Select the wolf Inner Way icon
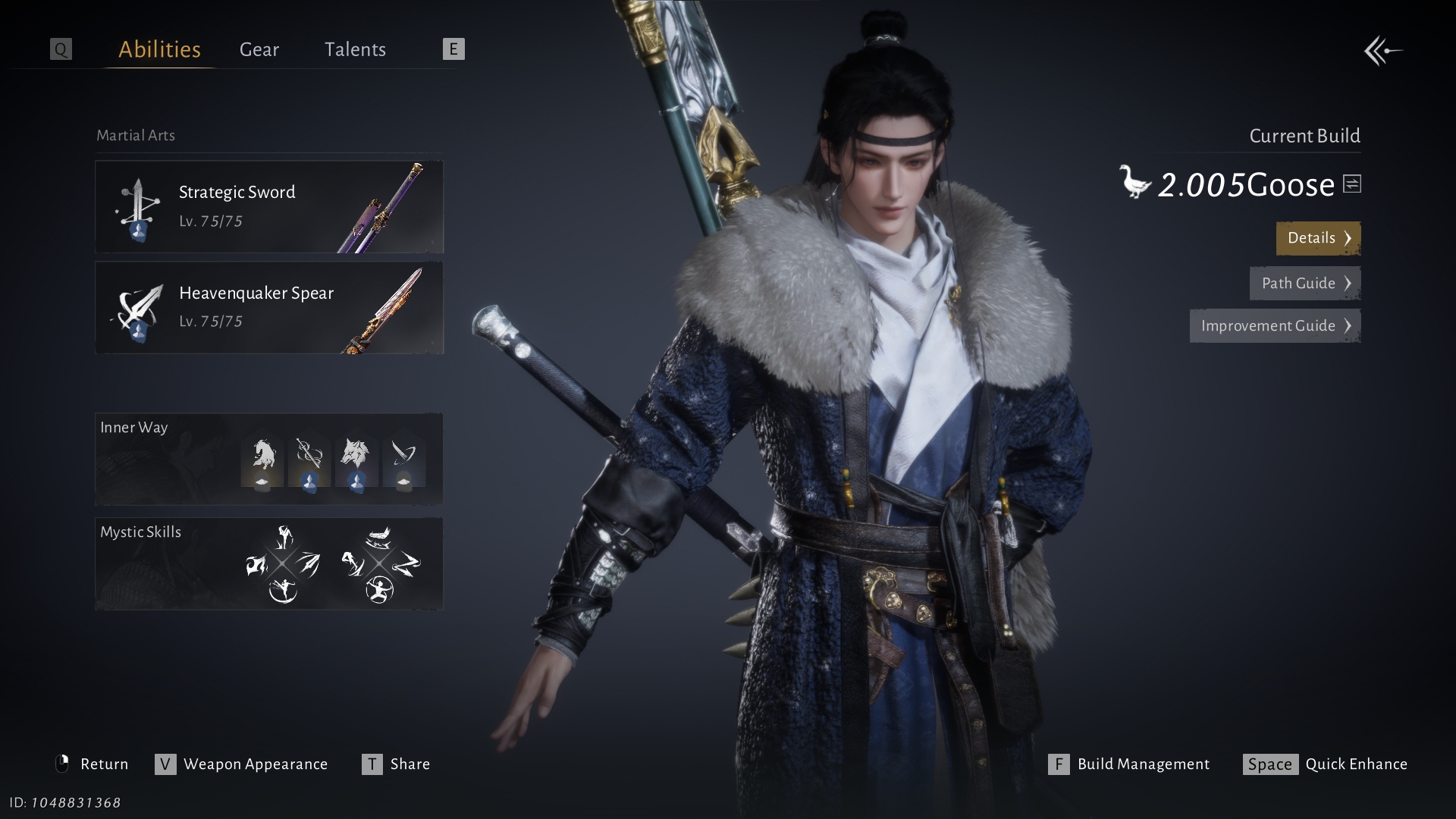1456x819 pixels. pos(356,462)
